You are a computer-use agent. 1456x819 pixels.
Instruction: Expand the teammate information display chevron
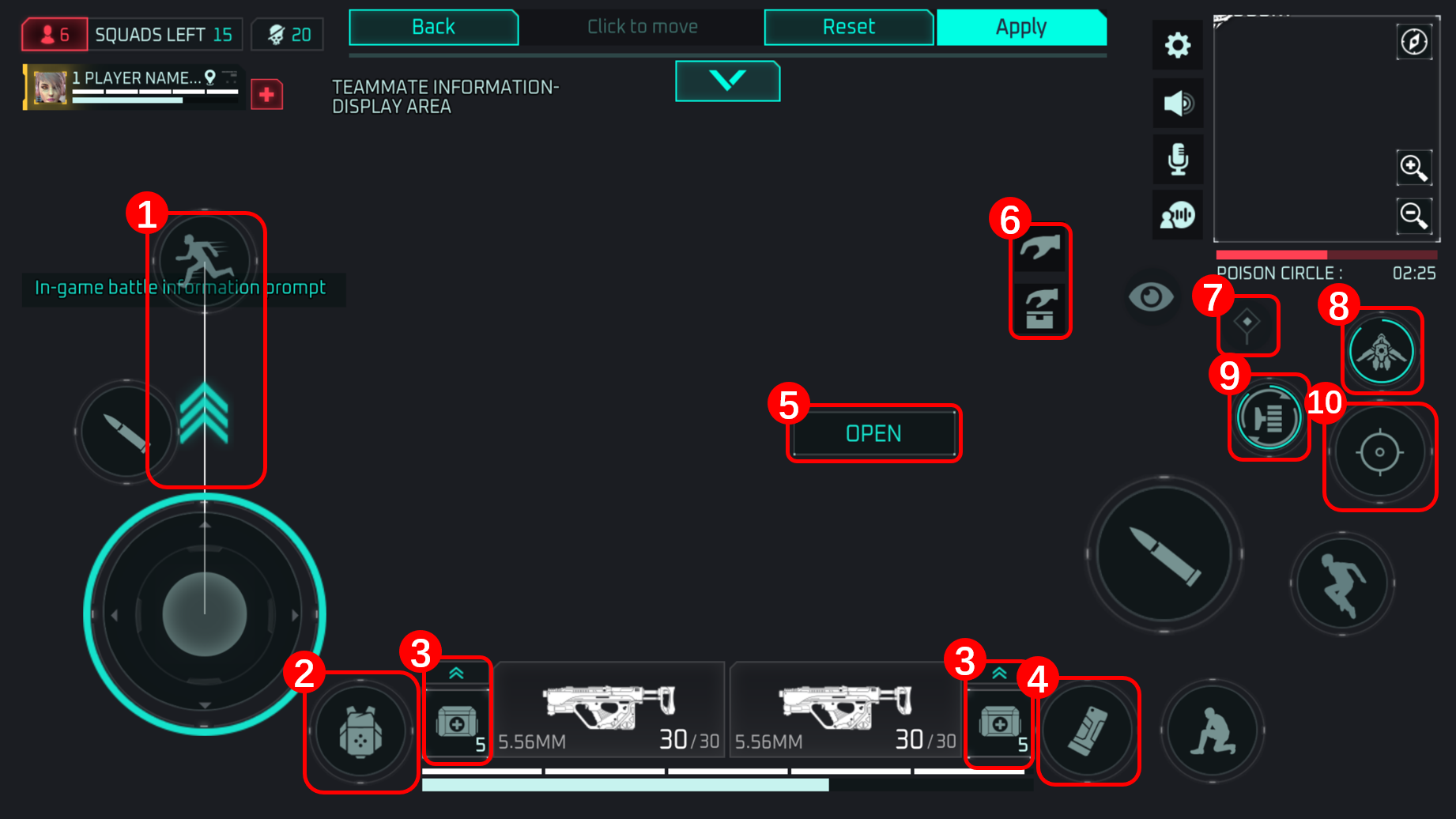tap(727, 81)
